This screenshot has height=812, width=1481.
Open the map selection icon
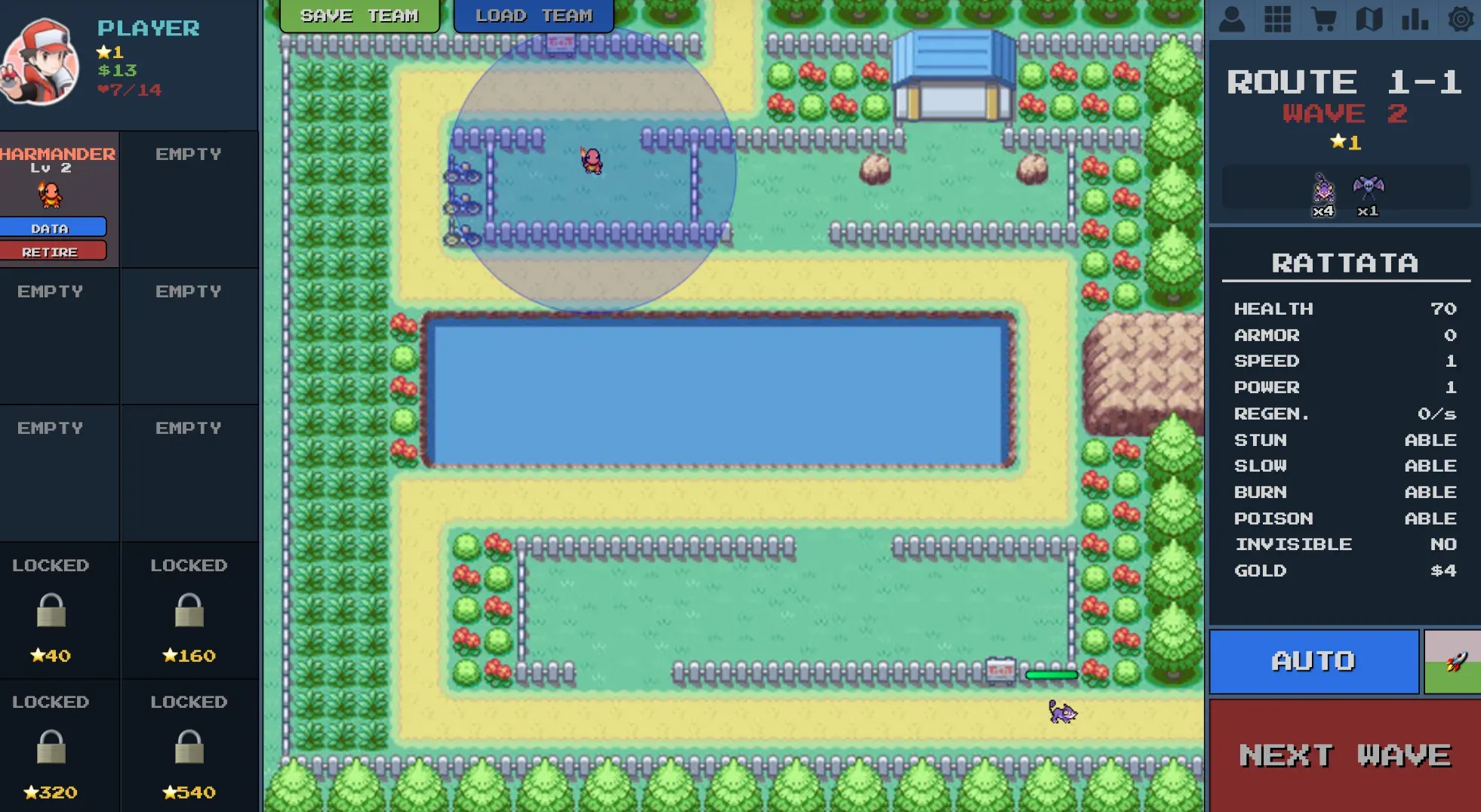1369,19
